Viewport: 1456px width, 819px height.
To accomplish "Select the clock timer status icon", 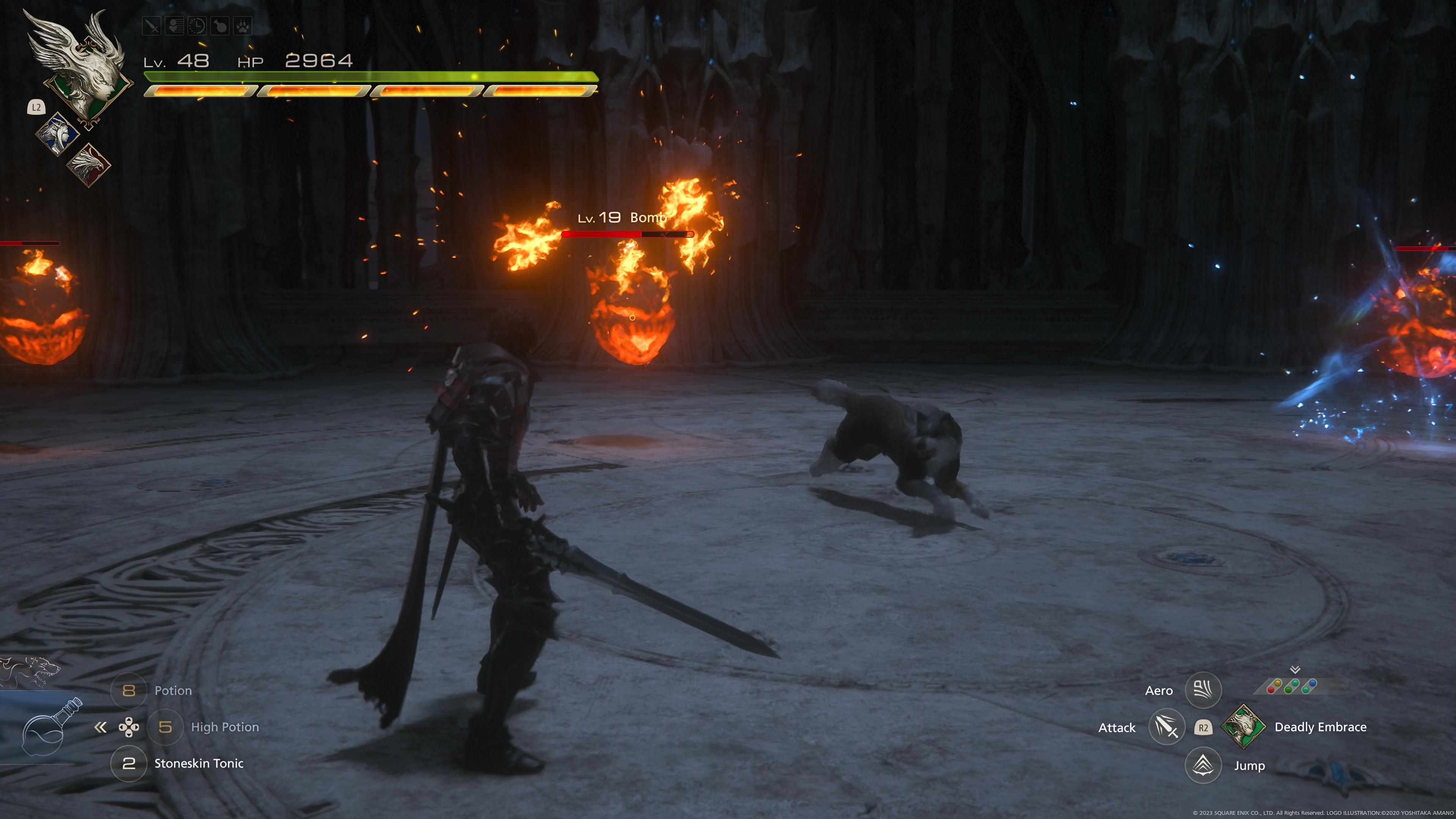I will (x=197, y=26).
